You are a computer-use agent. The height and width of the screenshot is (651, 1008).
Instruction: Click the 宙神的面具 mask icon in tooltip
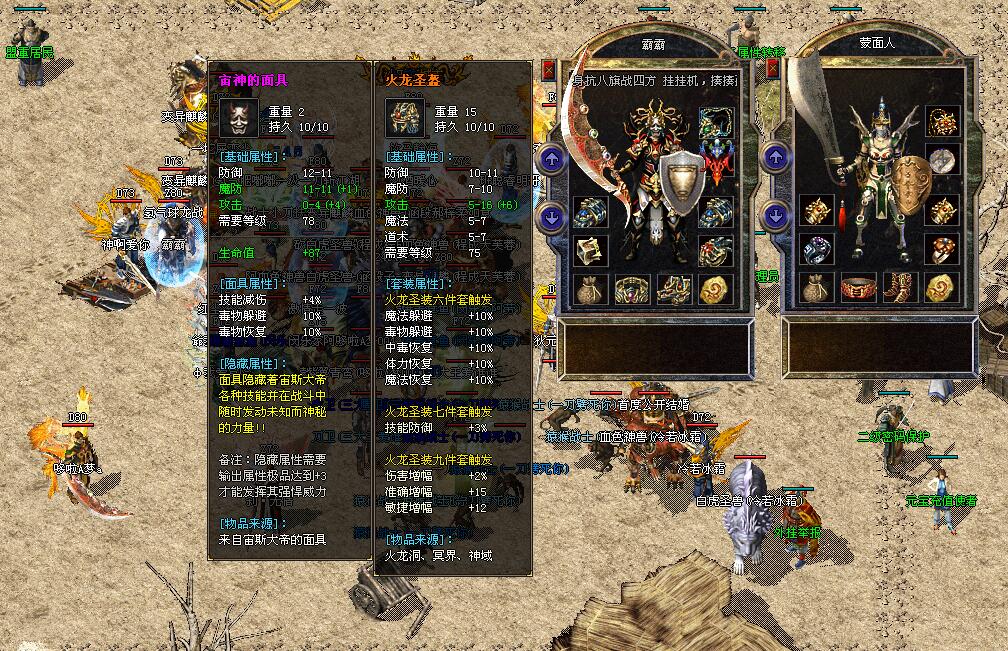coord(237,117)
